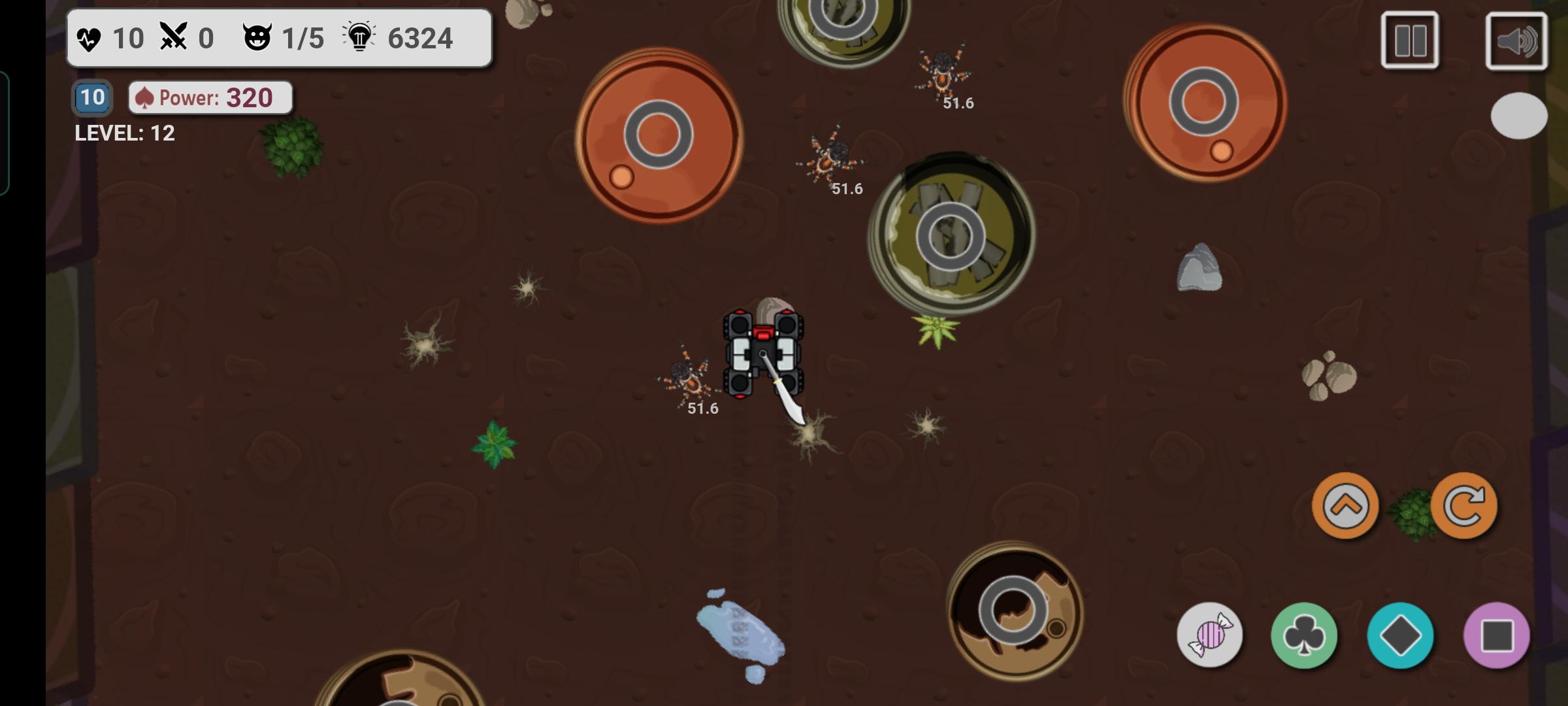Tap the white circular joystick control

pos(1518,116)
